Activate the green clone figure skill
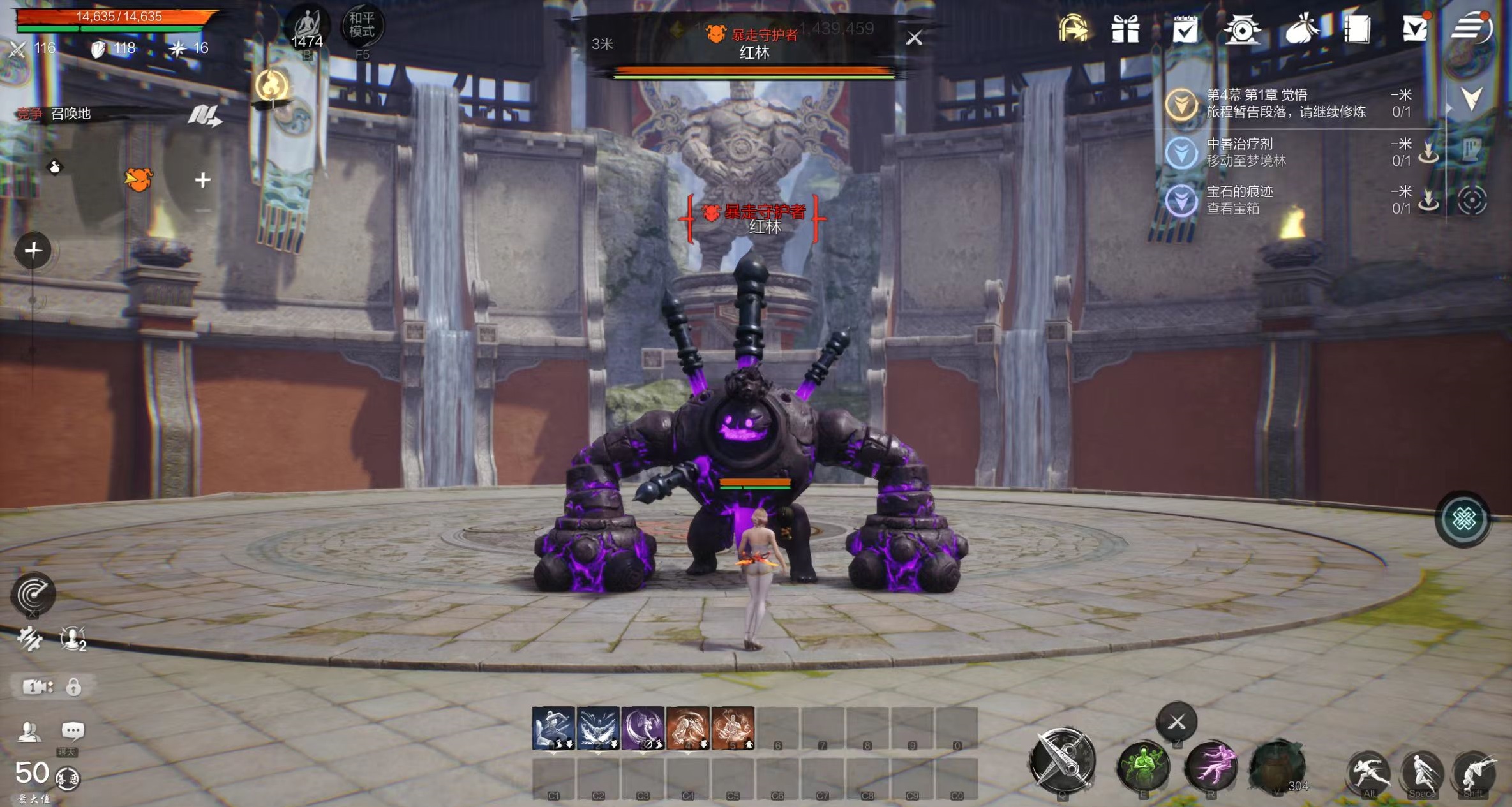The image size is (1512, 807). pos(1143,766)
